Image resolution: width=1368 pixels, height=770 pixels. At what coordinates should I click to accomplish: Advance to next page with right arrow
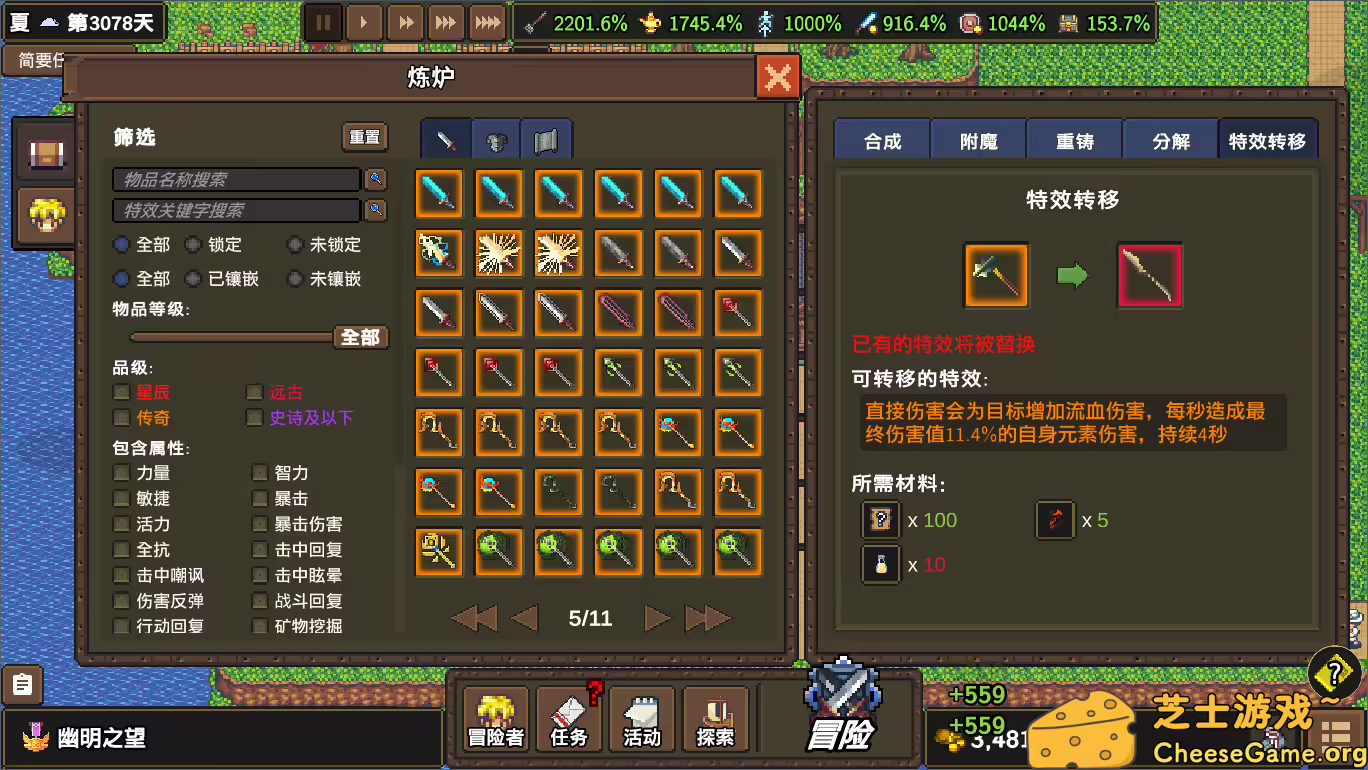(x=657, y=618)
